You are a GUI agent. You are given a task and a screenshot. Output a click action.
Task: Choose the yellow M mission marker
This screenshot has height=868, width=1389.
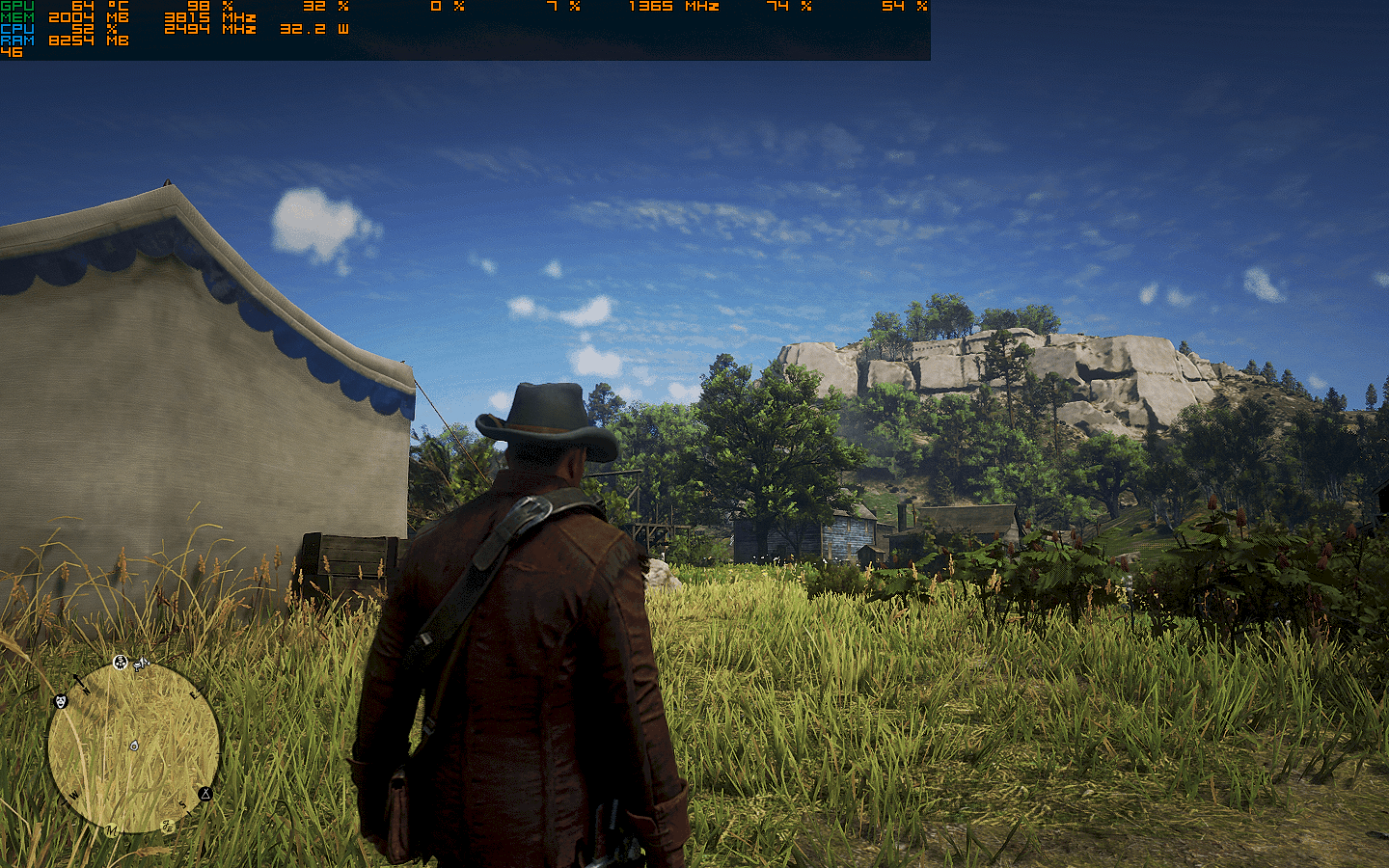coord(112,829)
